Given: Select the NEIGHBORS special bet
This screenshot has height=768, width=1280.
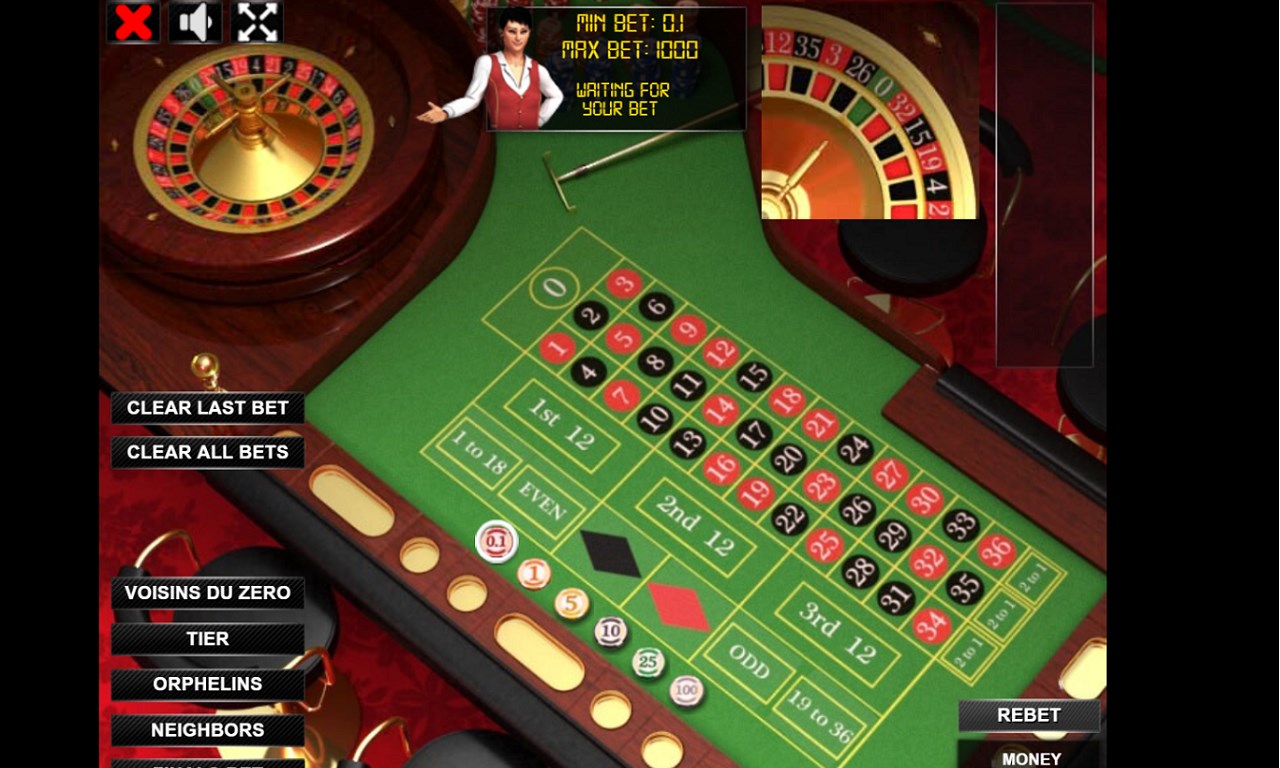Looking at the screenshot, I should (x=206, y=730).
